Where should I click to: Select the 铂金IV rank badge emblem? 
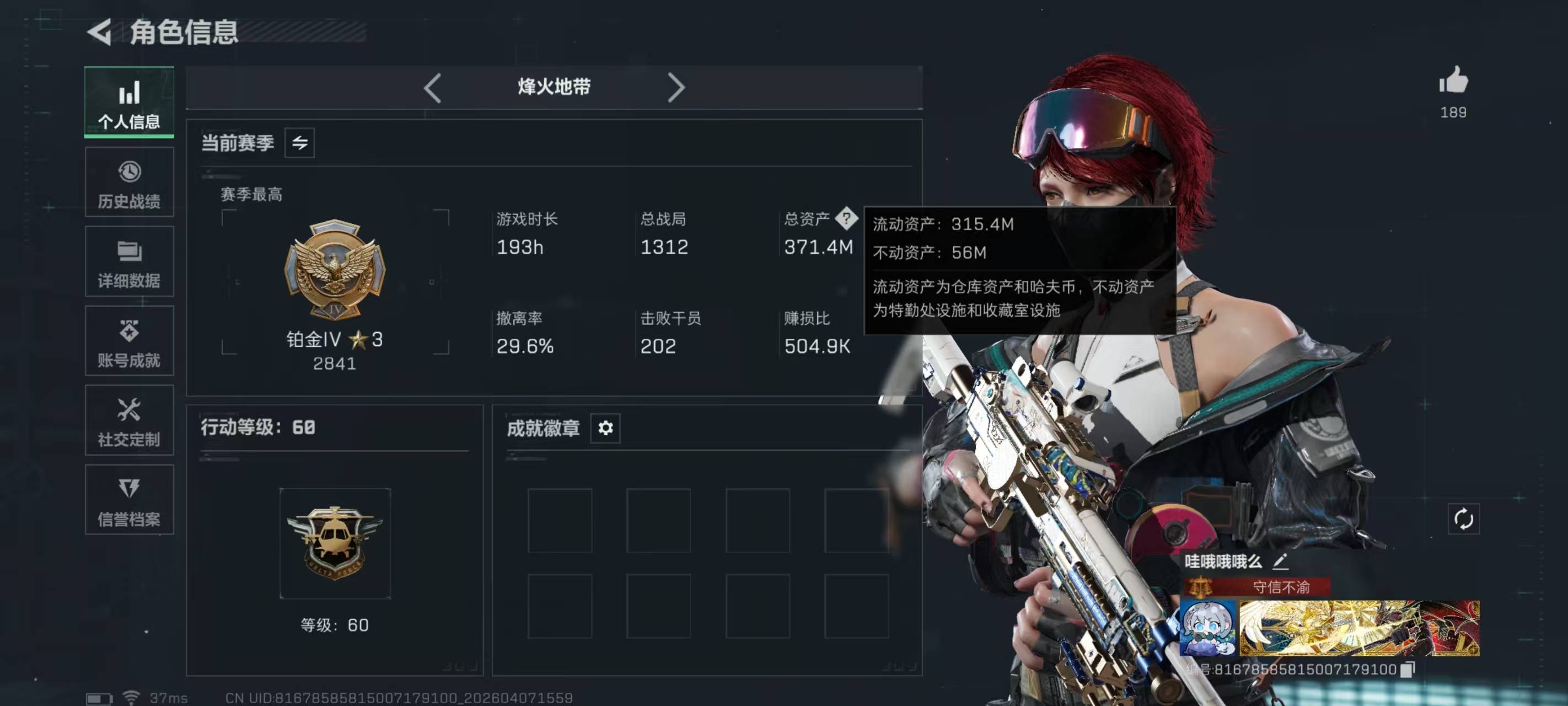[334, 269]
